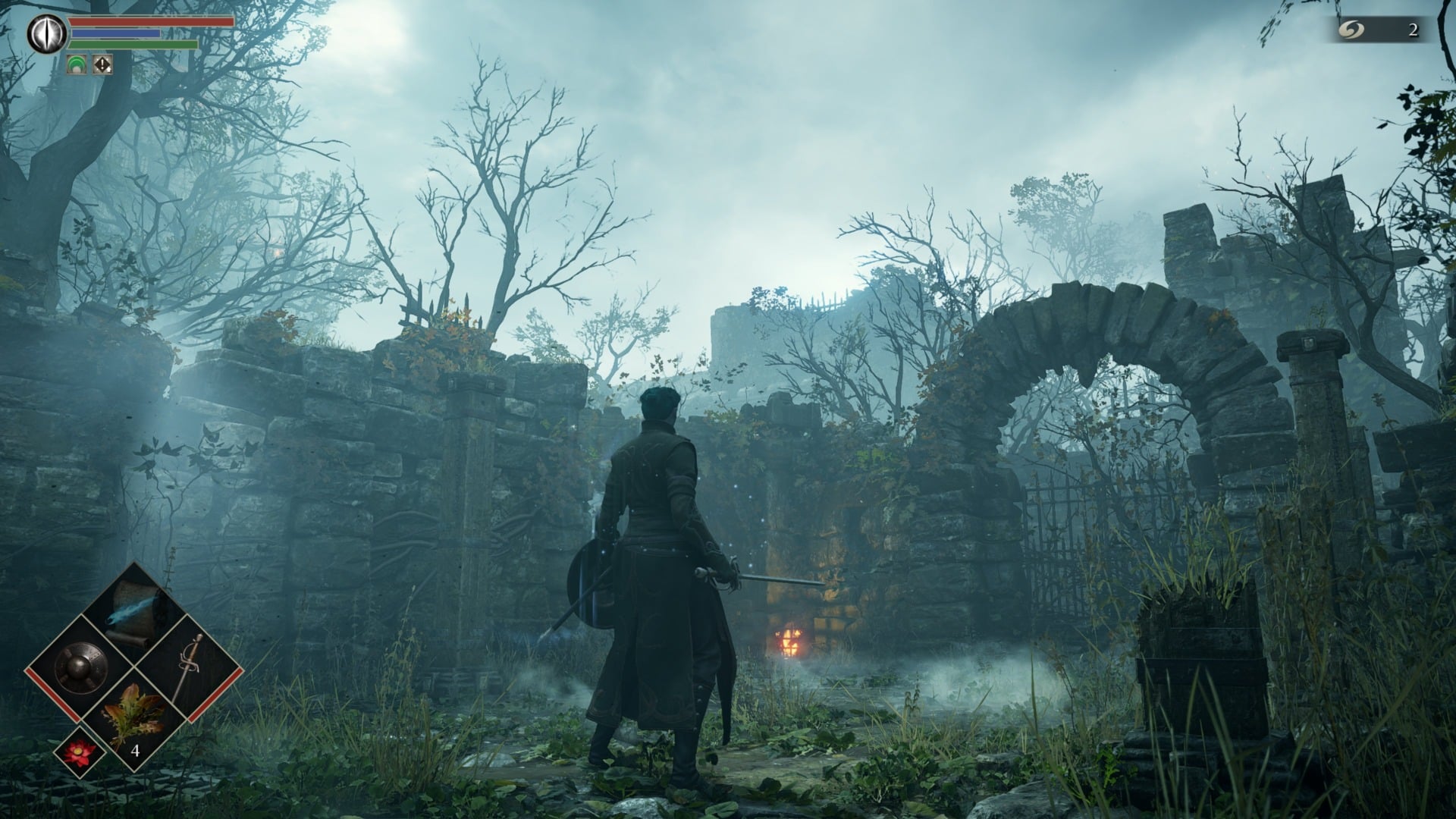
Task: Click the green regeneration buff icon
Action: (77, 64)
